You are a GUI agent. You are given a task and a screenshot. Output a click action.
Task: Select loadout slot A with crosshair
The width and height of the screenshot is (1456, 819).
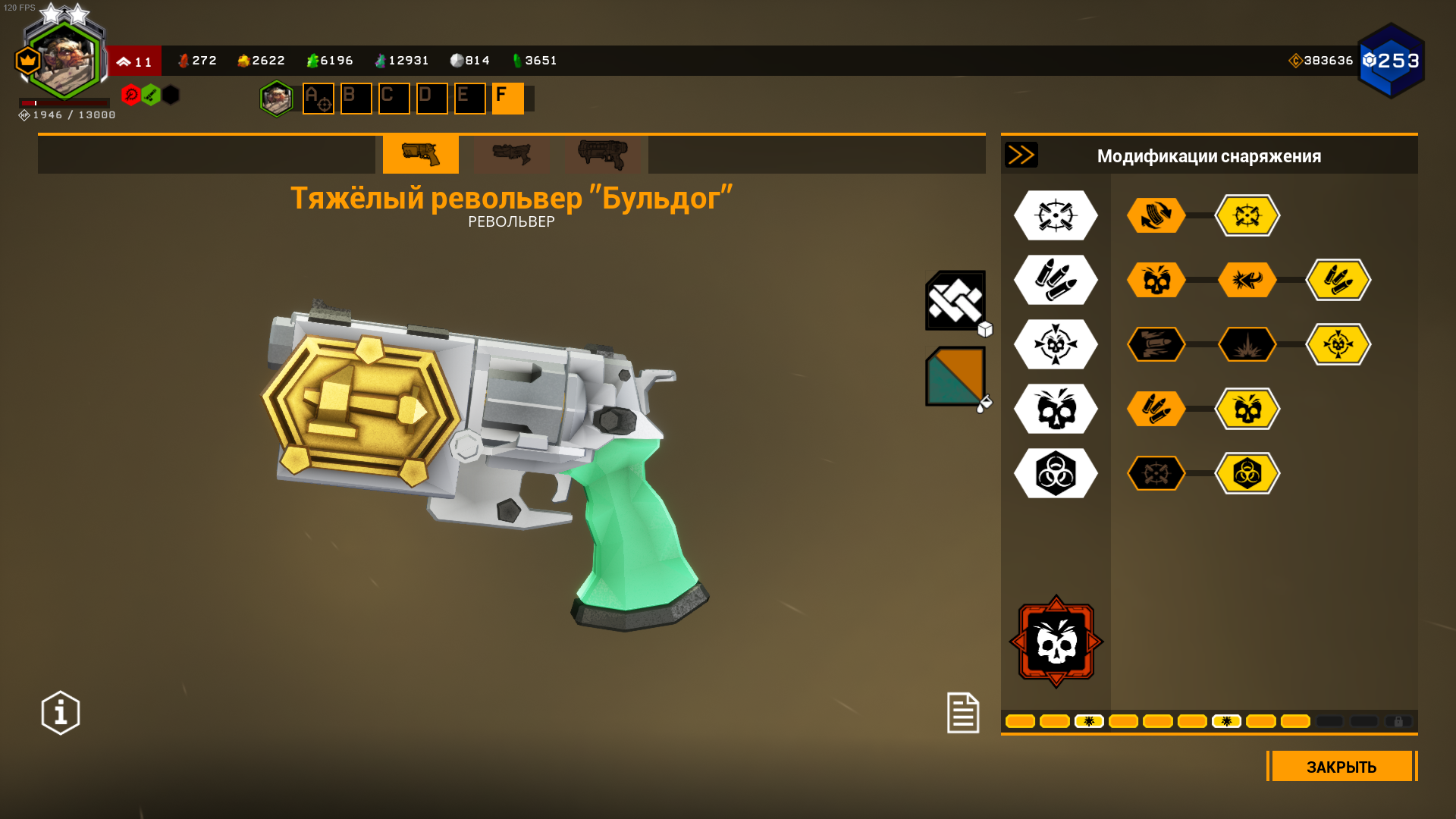click(x=318, y=99)
